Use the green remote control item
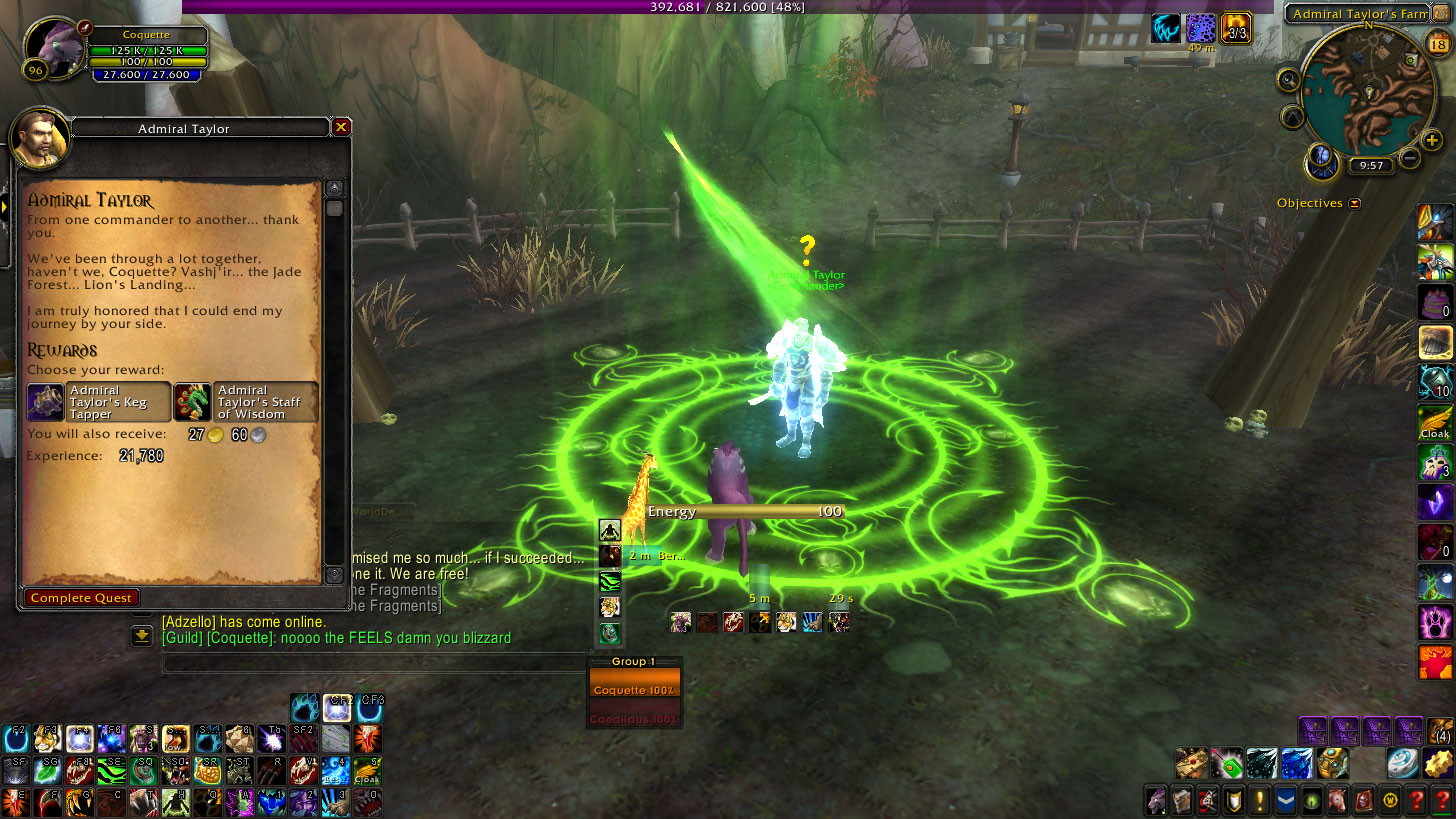This screenshot has width=1456, height=819. (1226, 764)
